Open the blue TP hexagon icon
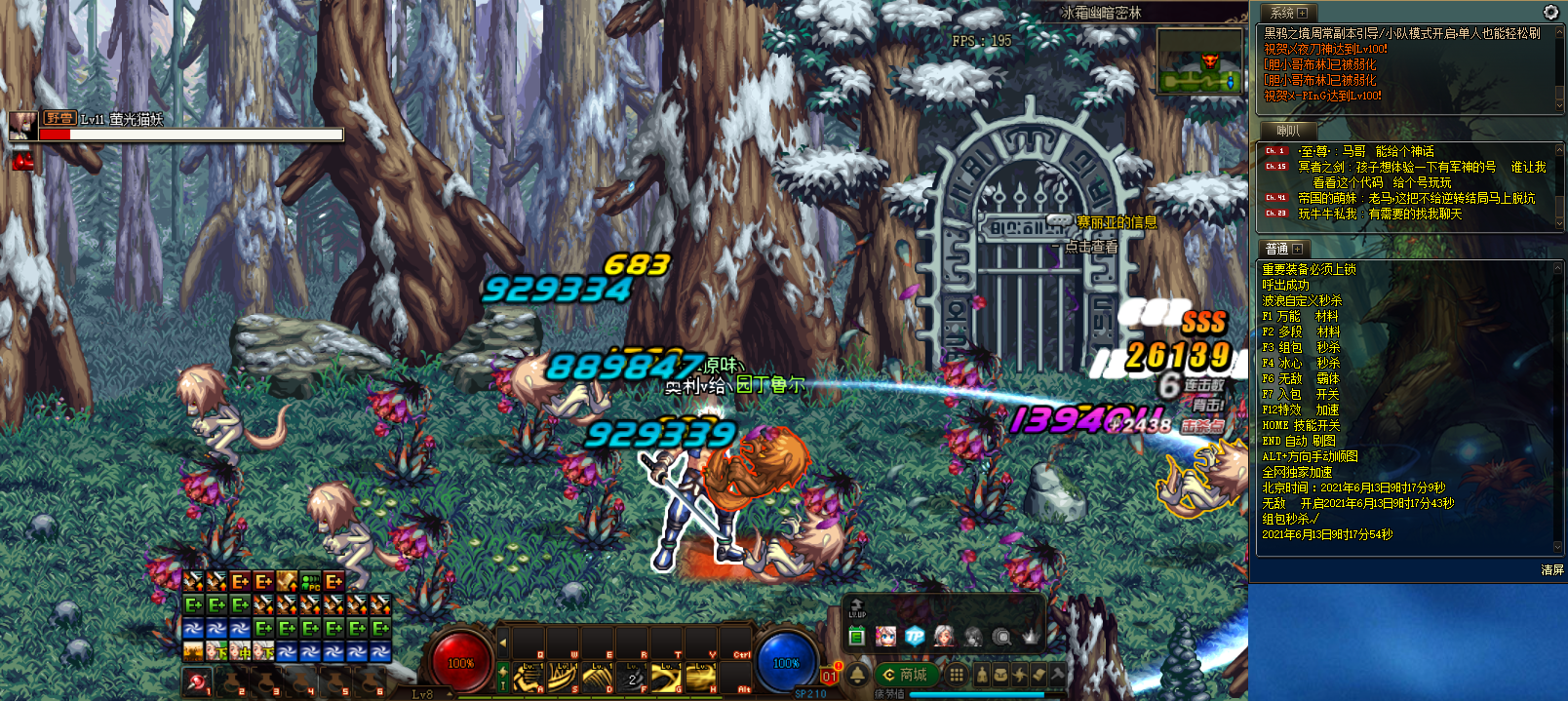The width and height of the screenshot is (1568, 701). [x=914, y=637]
